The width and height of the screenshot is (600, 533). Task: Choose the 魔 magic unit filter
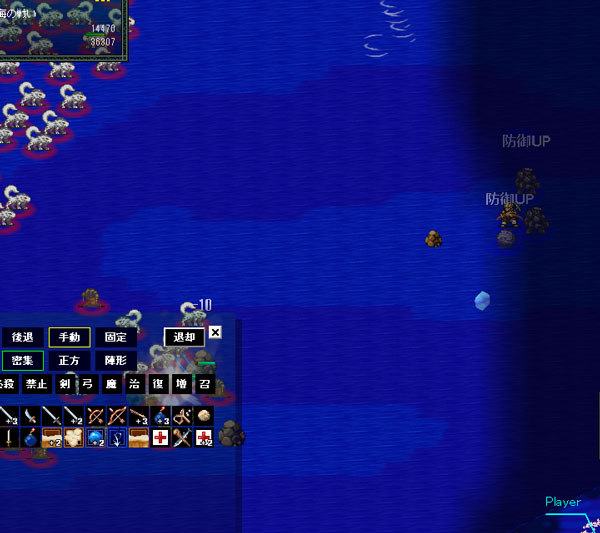pos(111,384)
